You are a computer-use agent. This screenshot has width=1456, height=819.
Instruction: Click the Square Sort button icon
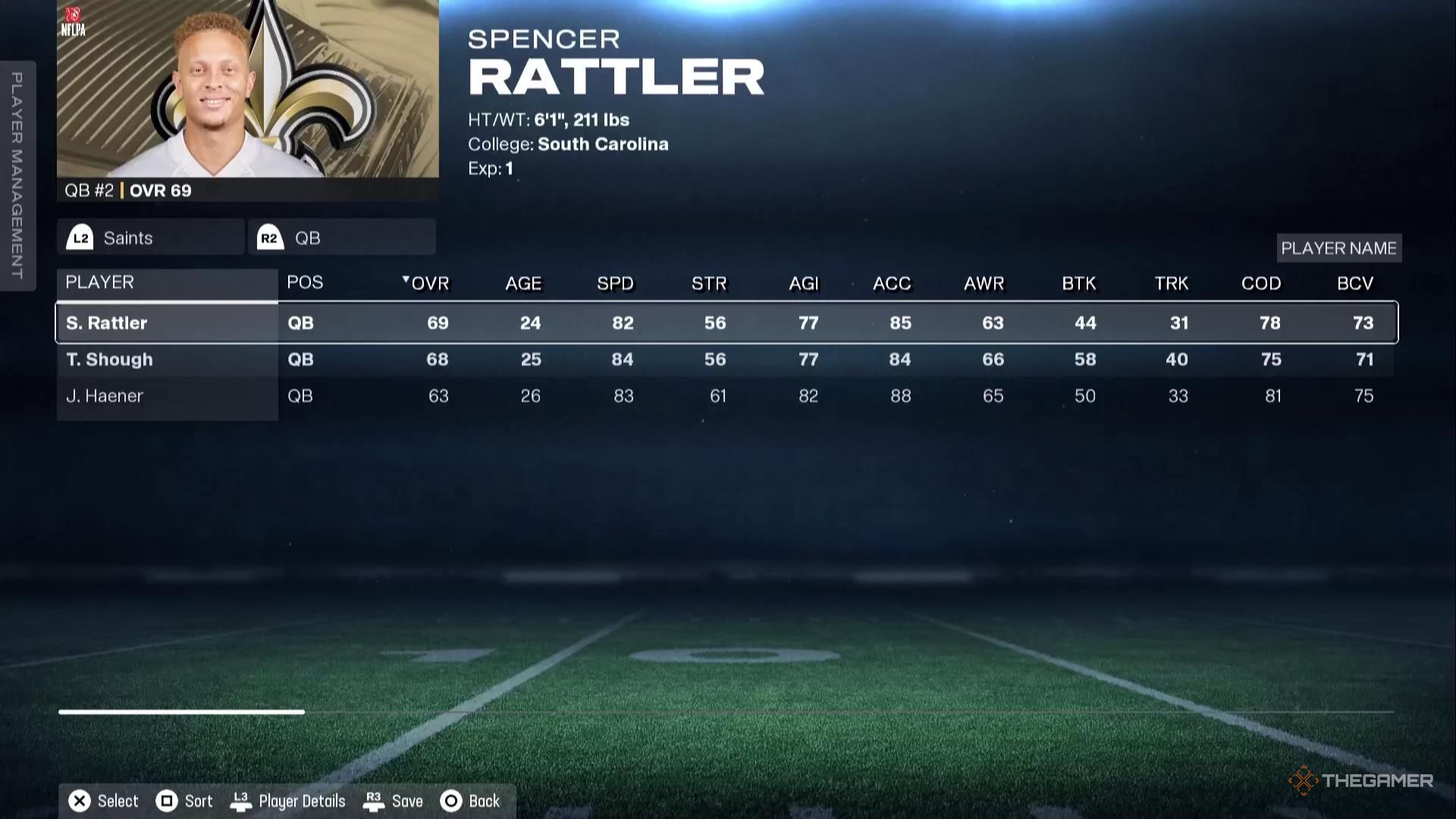pos(166,801)
